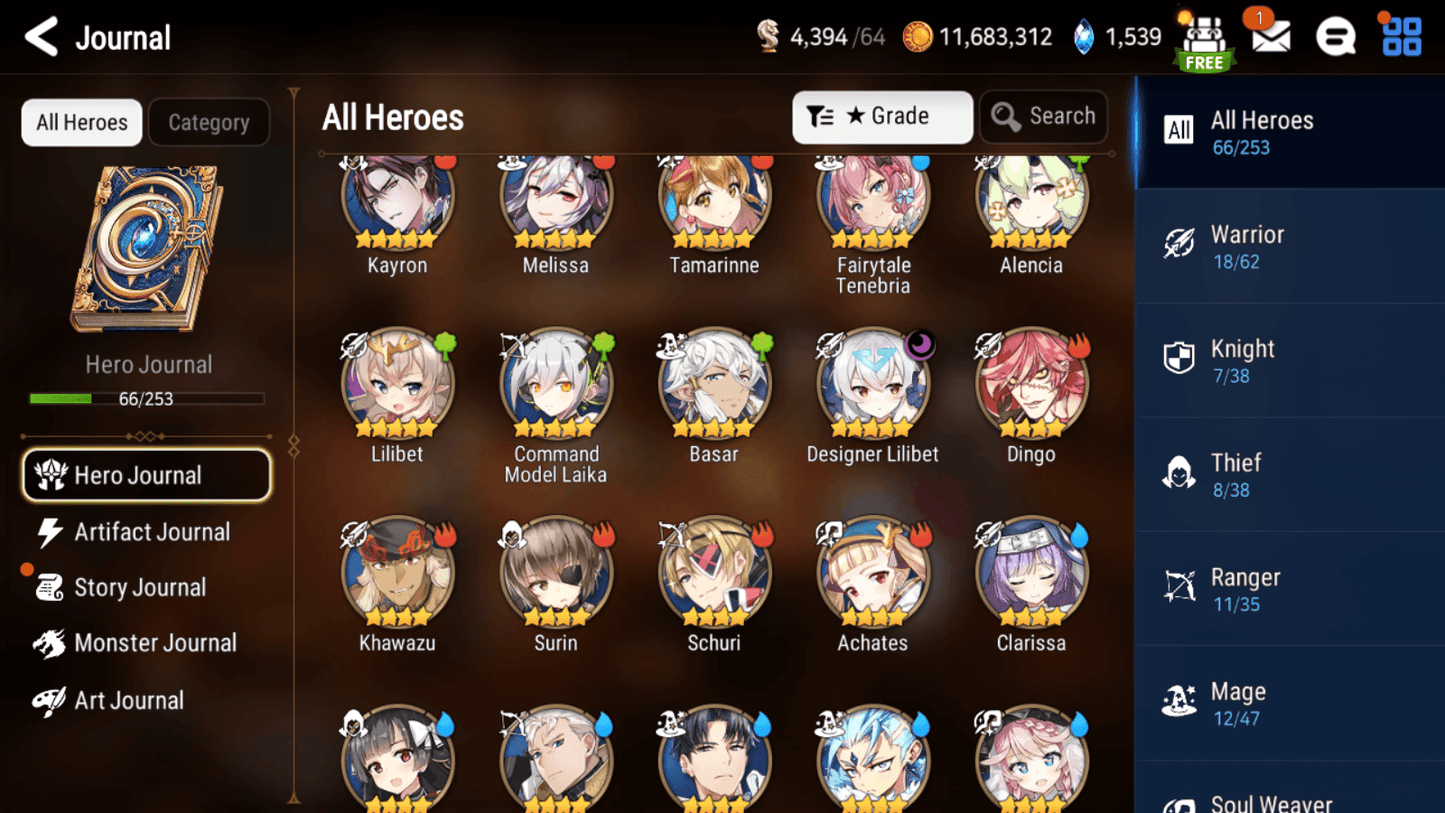
Task: Open the chat bubble icon
Action: click(1335, 37)
